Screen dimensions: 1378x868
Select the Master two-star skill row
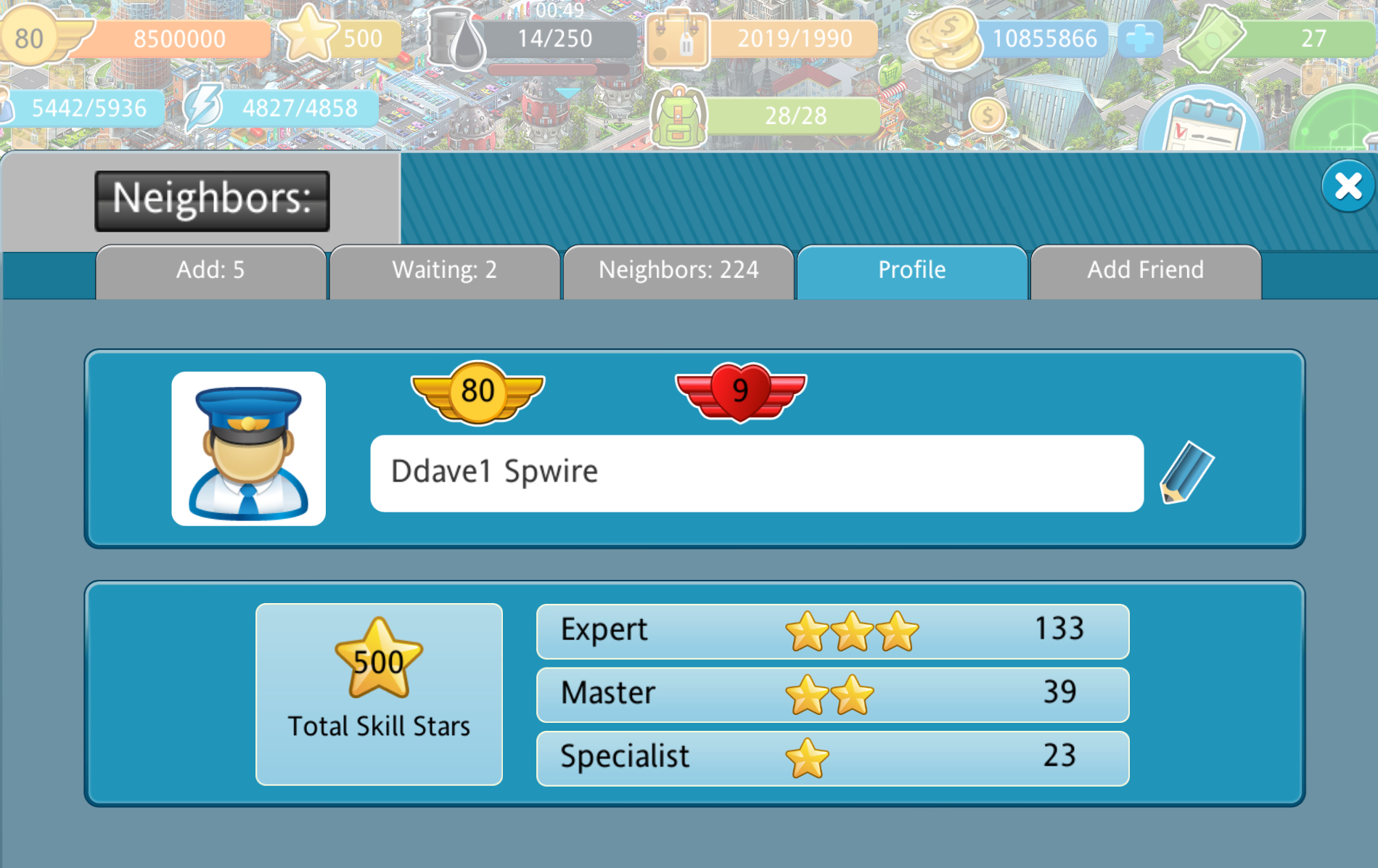pos(832,695)
